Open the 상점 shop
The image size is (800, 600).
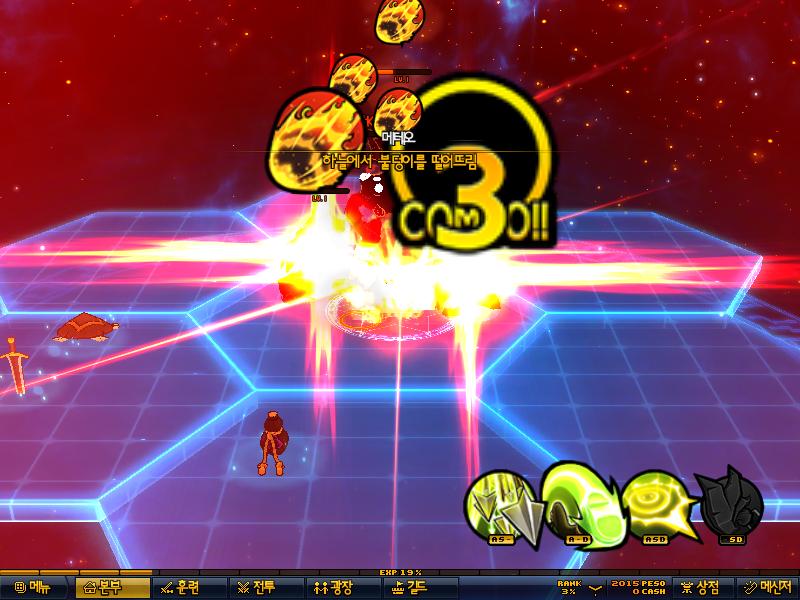(x=703, y=587)
